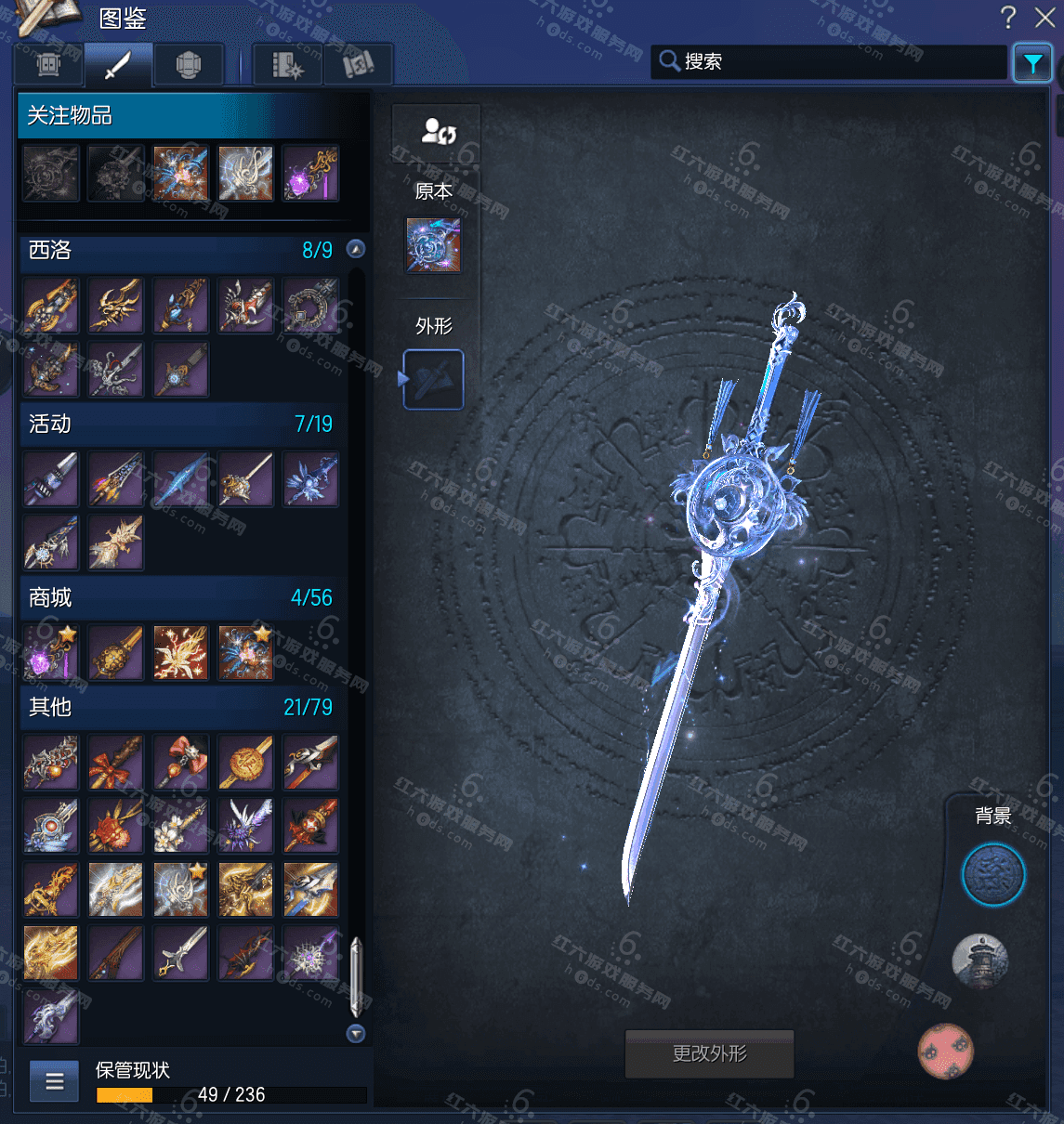Expand the 商城 category header

181,597
